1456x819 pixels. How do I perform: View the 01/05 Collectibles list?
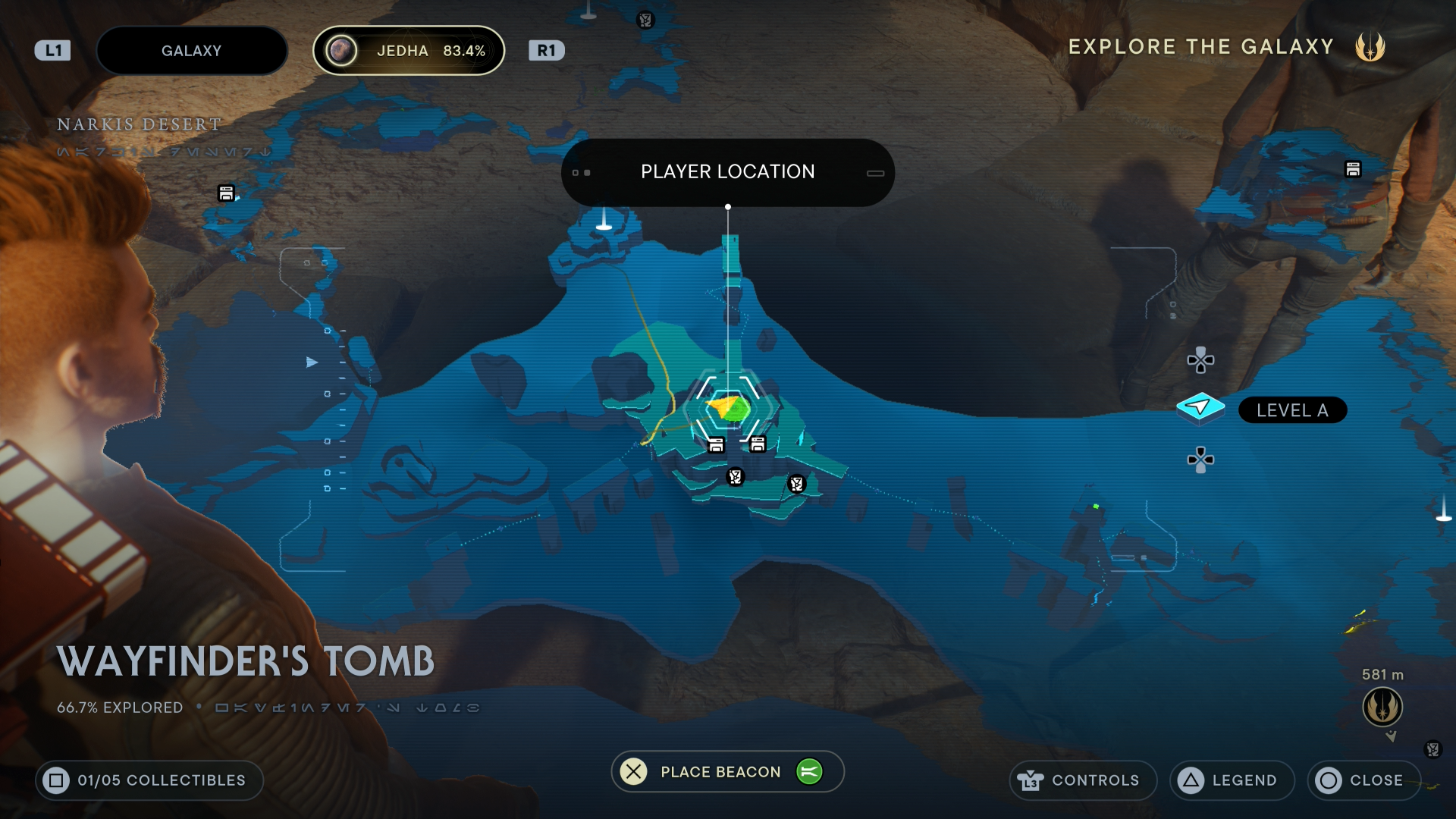tap(149, 780)
